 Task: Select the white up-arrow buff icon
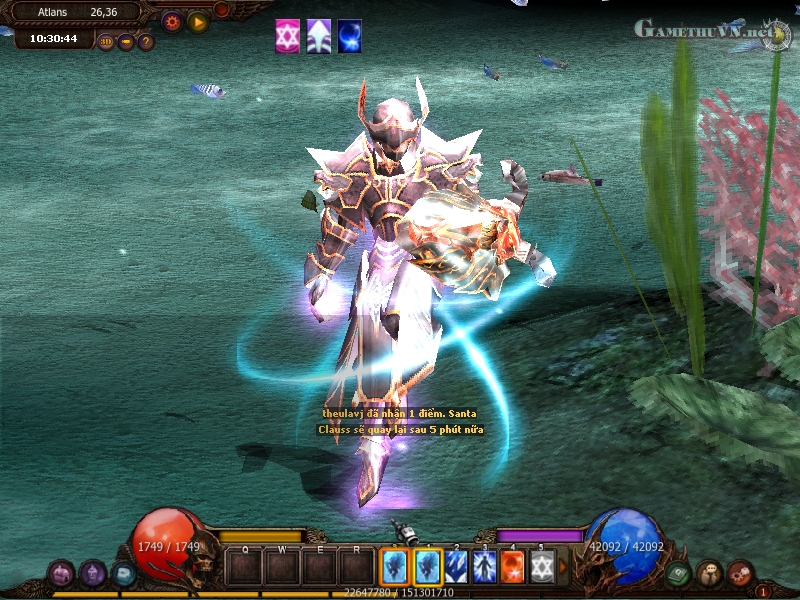(318, 35)
